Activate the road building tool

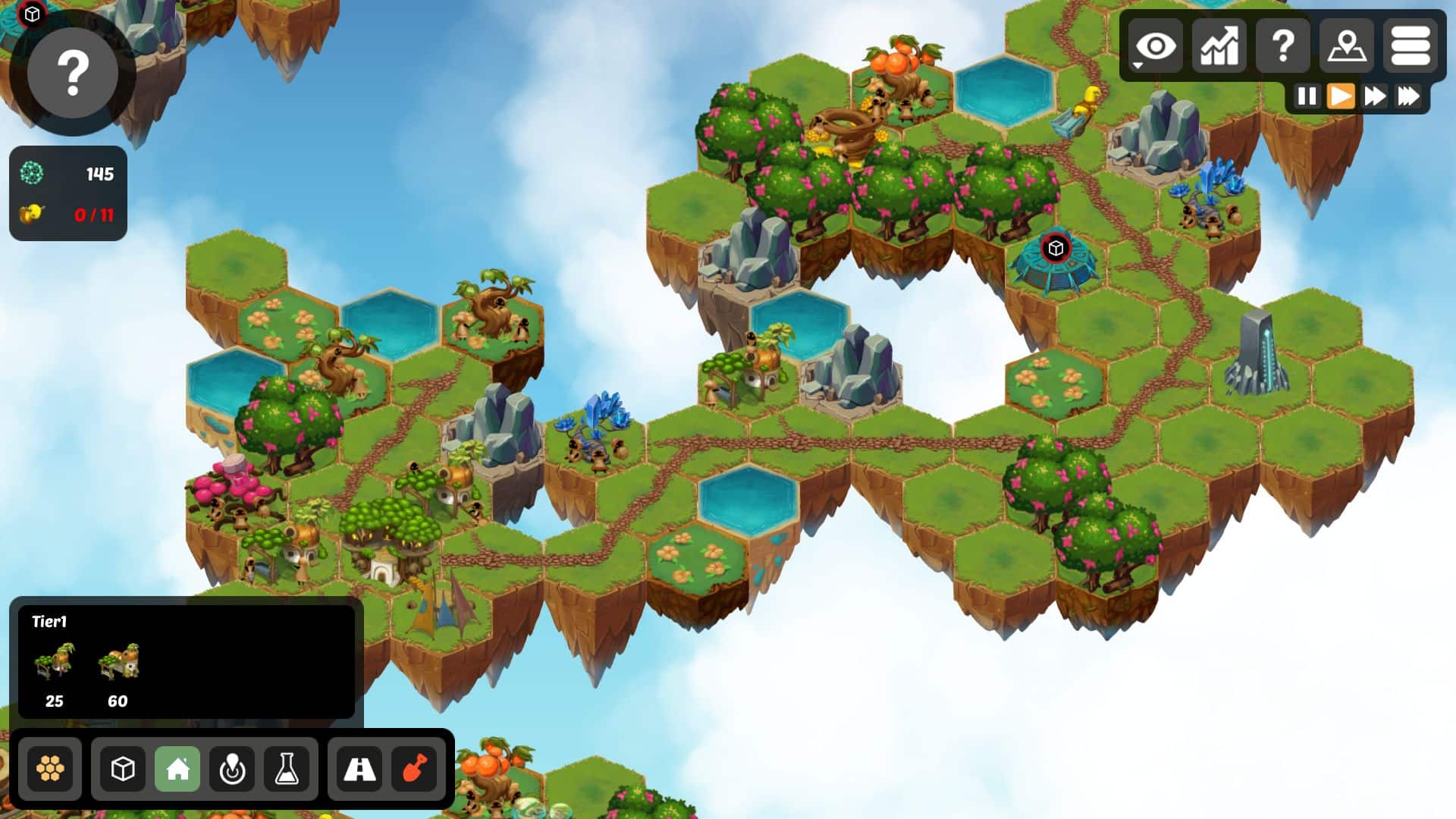point(359,769)
